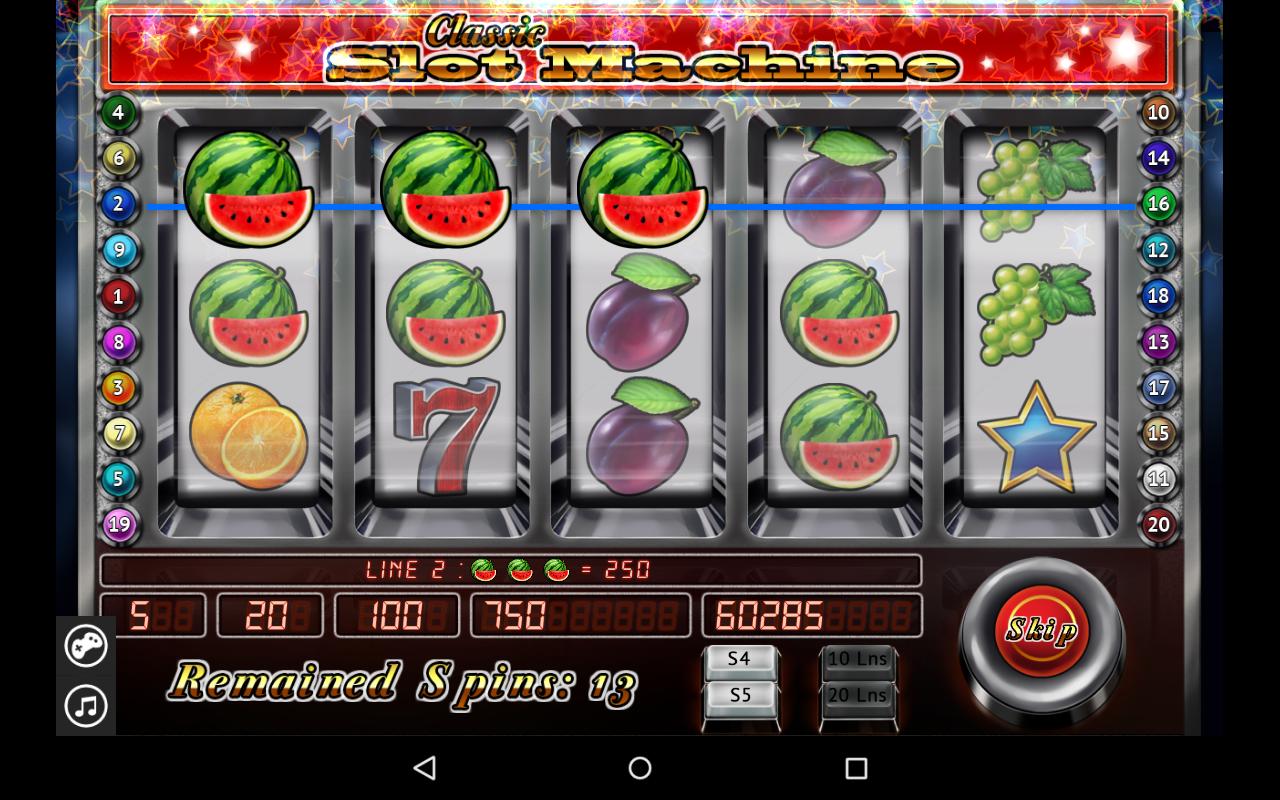Select the S5 spins button
This screenshot has height=800, width=1280.
pyautogui.click(x=740, y=696)
